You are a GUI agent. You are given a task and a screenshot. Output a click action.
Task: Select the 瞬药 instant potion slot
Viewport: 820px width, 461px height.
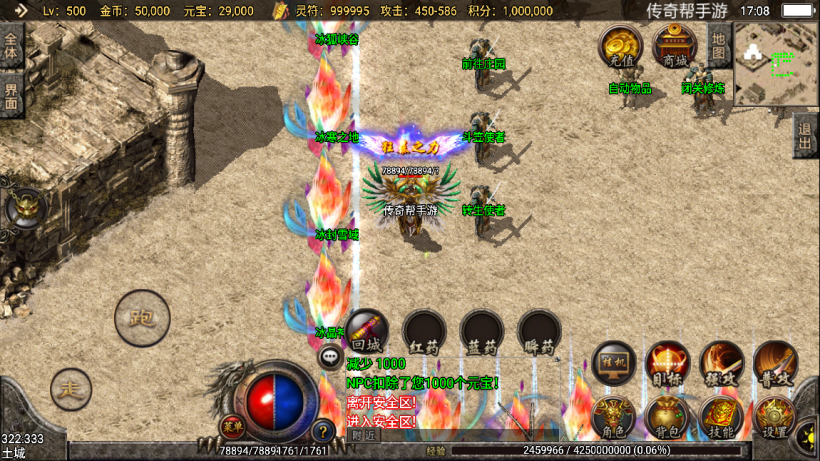point(540,332)
